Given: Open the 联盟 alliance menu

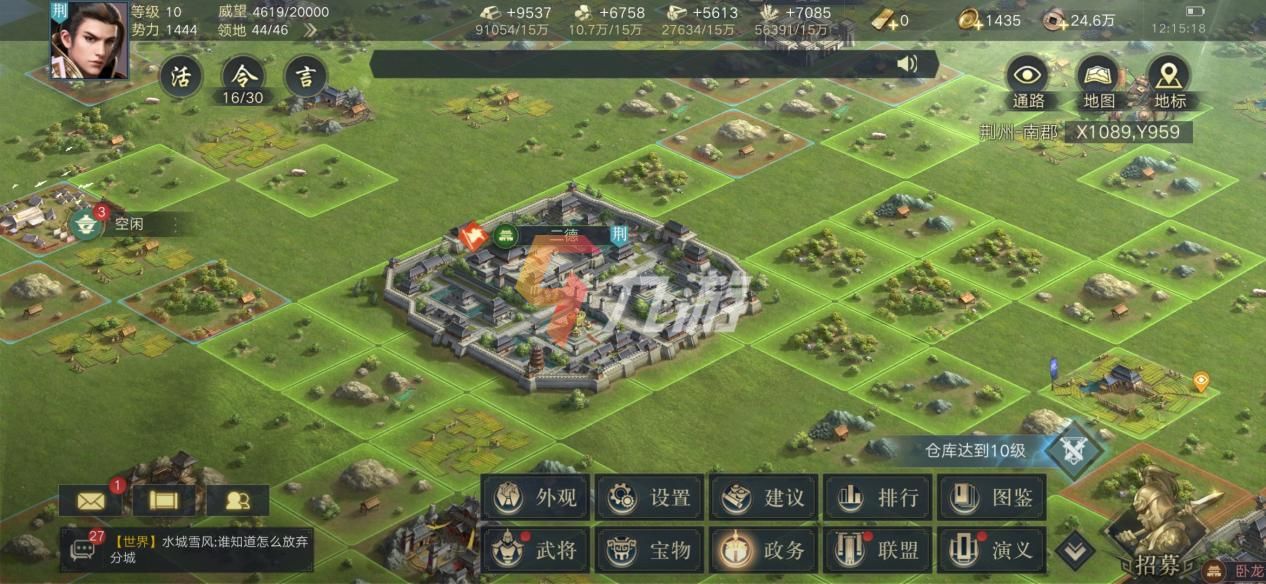Looking at the screenshot, I should (x=879, y=550).
